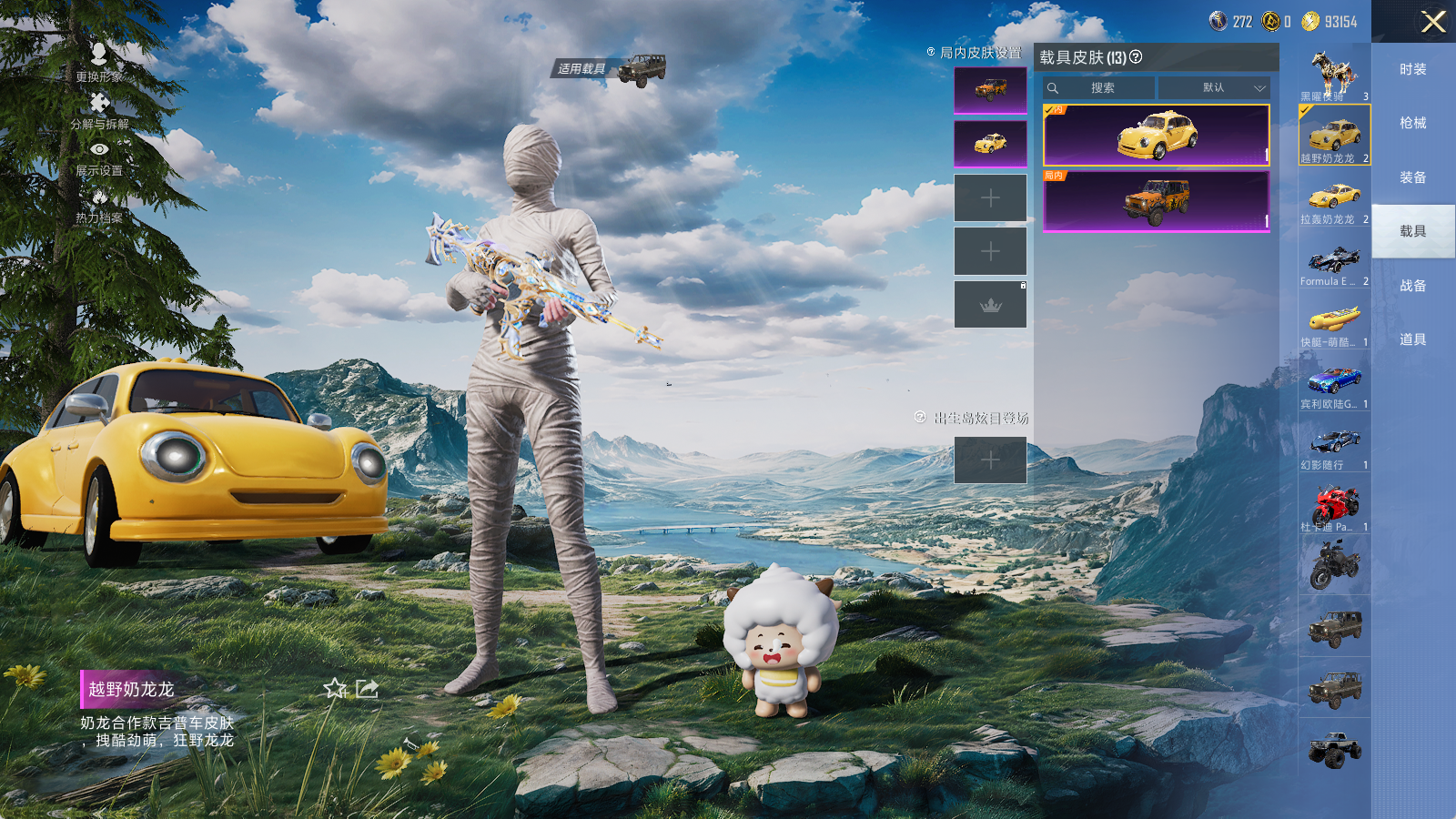The image size is (1456, 819).
Task: Click the 搜索 search field
Action: point(1102,88)
